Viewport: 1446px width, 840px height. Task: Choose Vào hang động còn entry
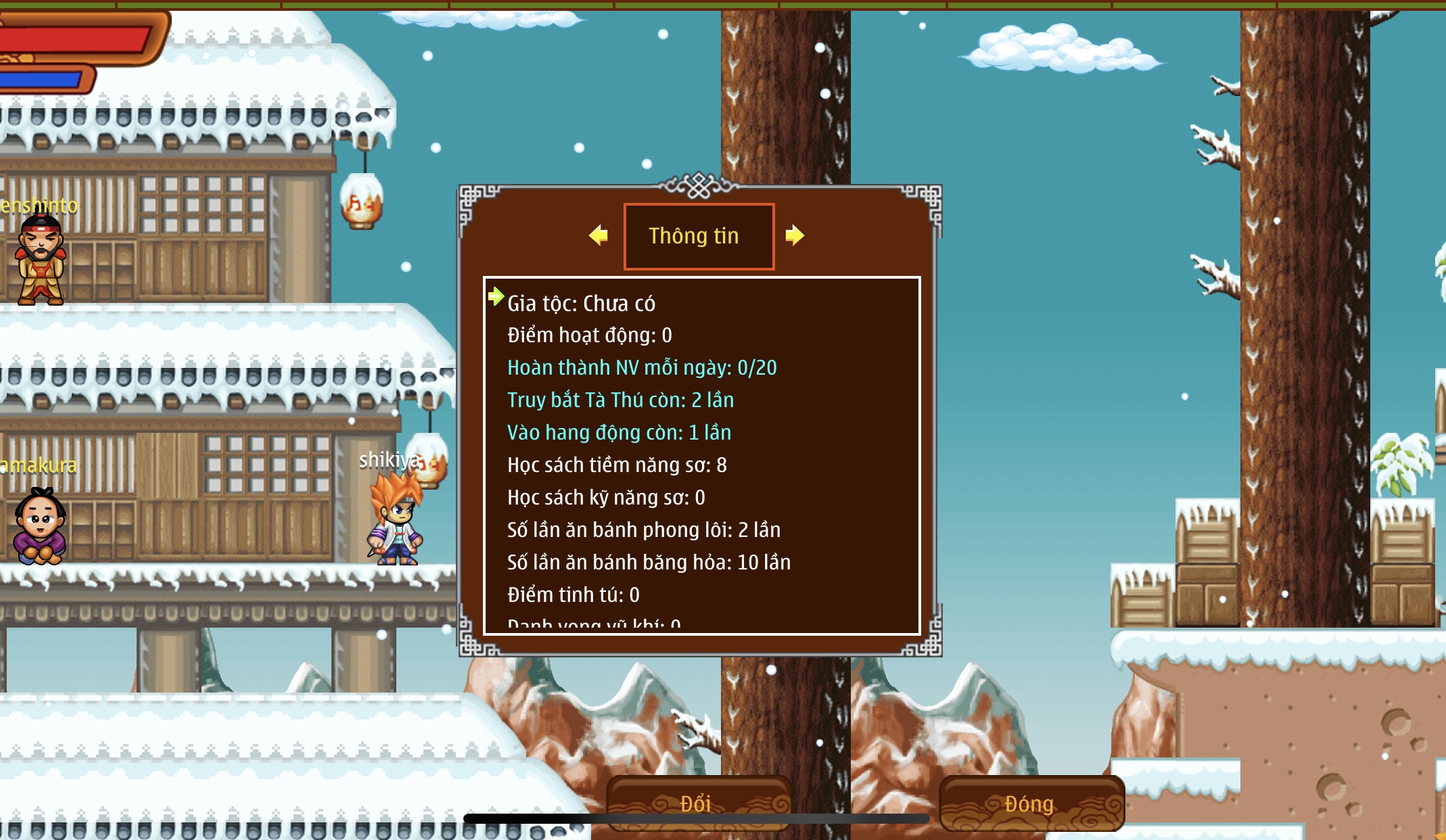[619, 433]
